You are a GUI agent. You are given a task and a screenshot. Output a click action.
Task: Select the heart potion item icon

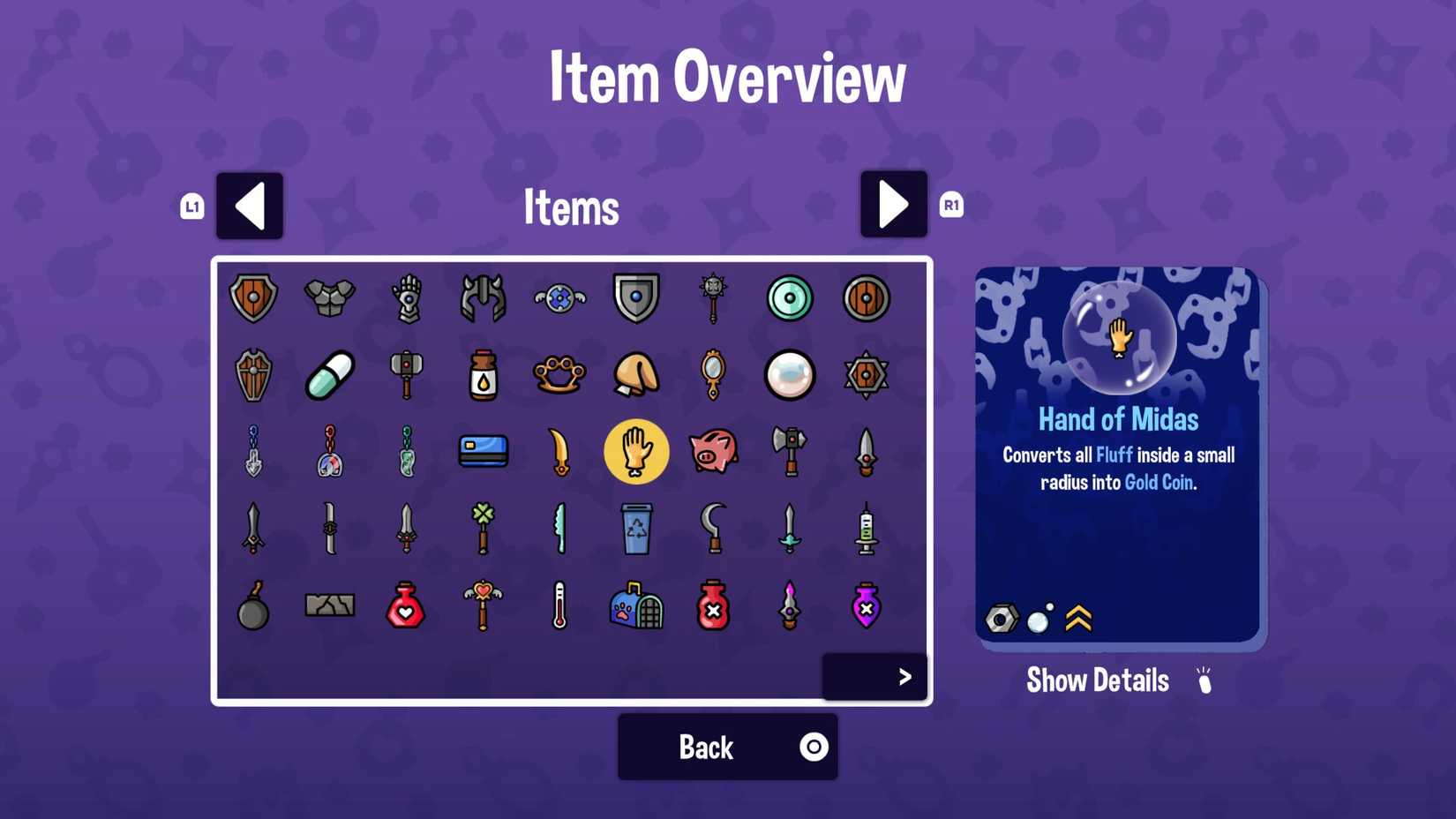[x=407, y=605]
